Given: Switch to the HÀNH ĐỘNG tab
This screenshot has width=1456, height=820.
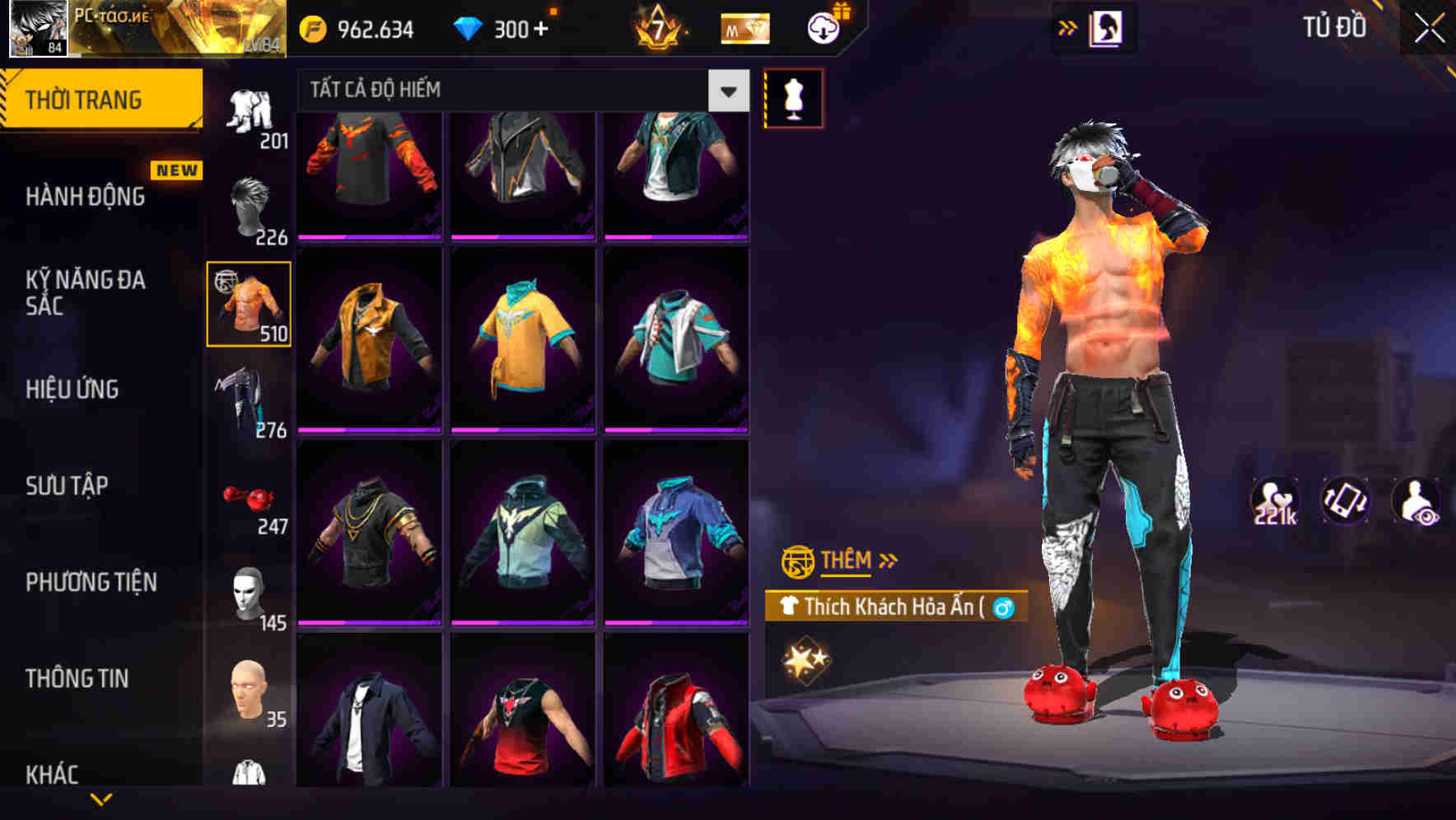Looking at the screenshot, I should (86, 197).
